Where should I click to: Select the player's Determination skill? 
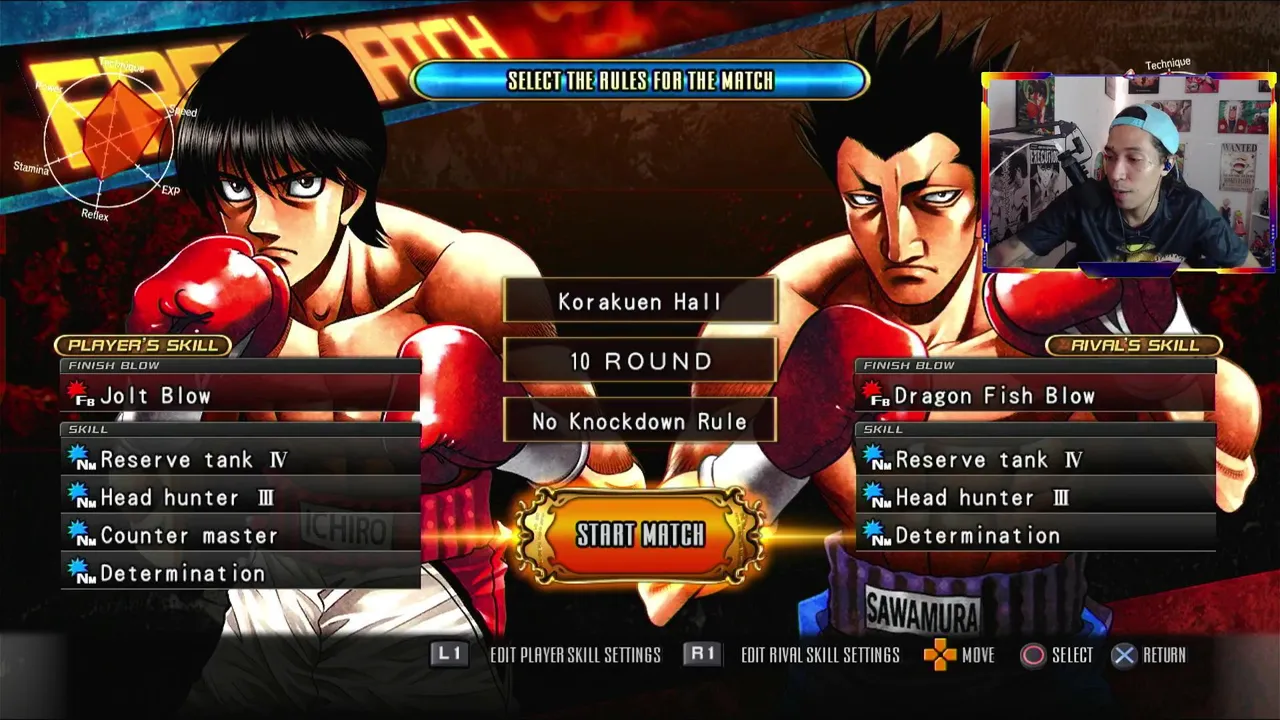[x=240, y=574]
